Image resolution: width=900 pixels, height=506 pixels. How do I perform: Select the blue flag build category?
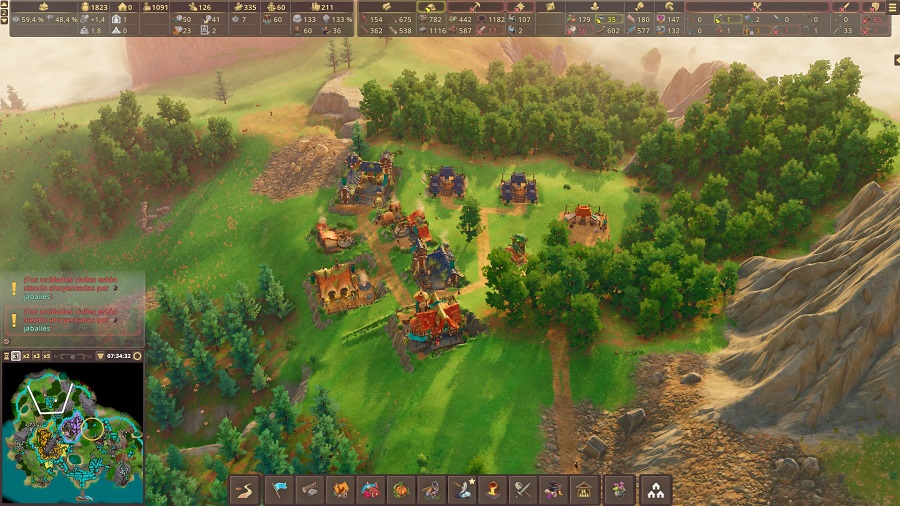tap(280, 490)
